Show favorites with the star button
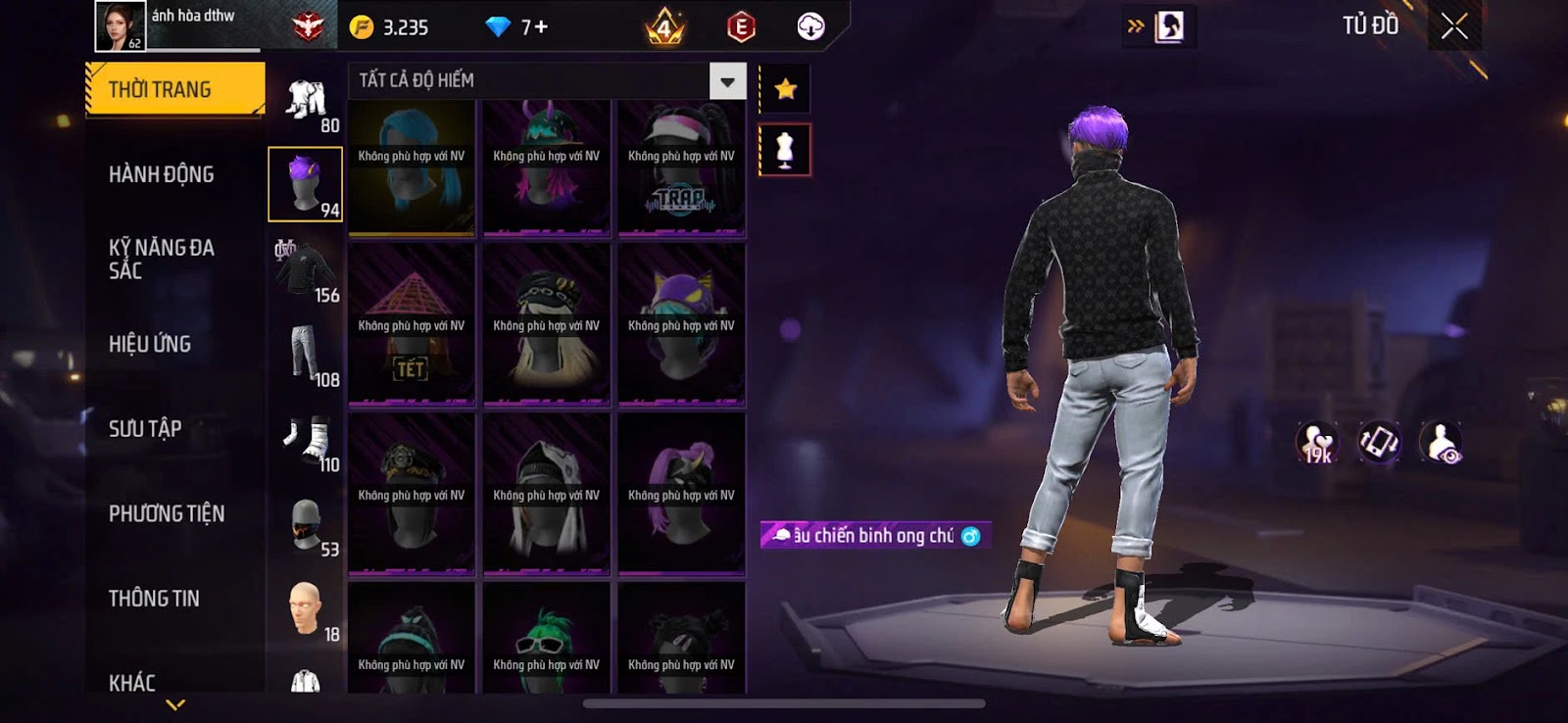This screenshot has width=1568, height=723. [785, 90]
